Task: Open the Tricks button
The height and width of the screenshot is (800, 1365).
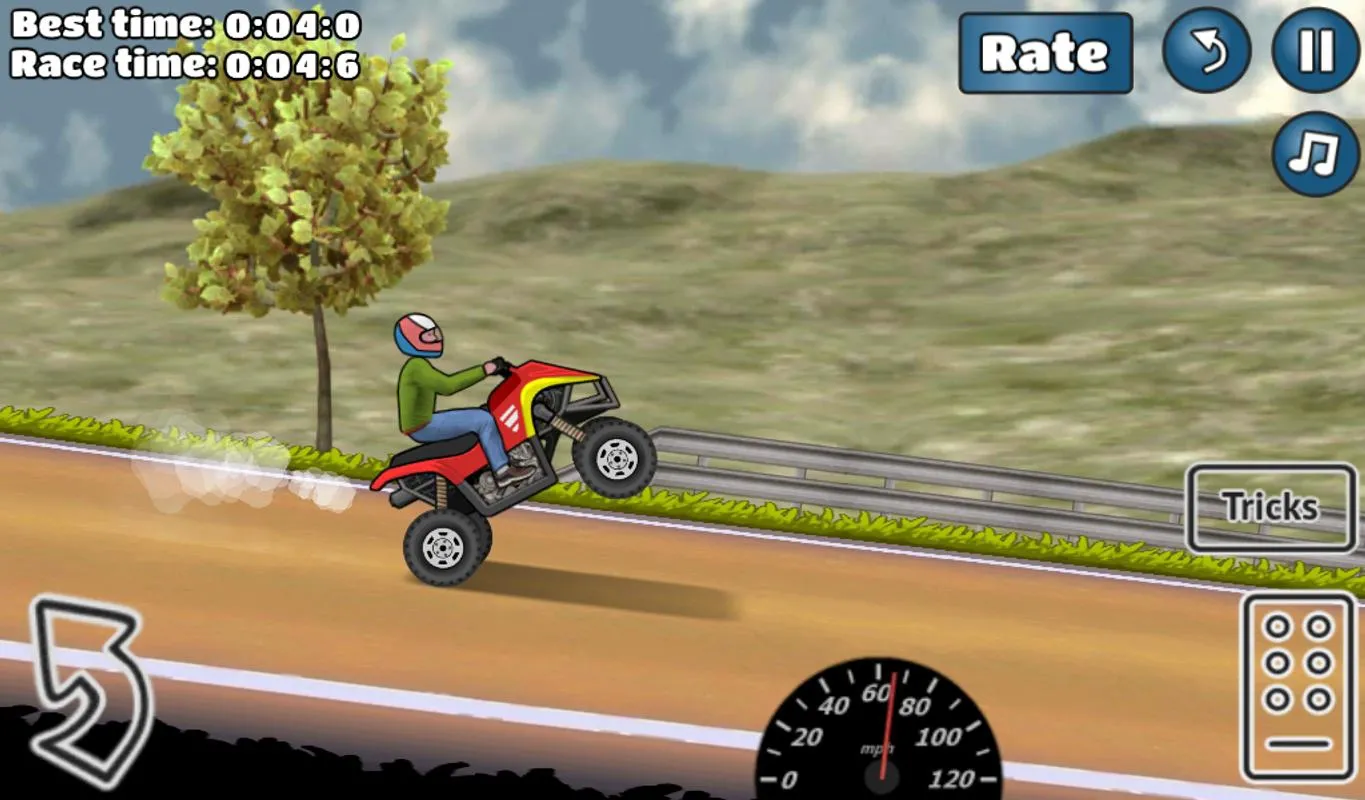Action: coord(1270,507)
